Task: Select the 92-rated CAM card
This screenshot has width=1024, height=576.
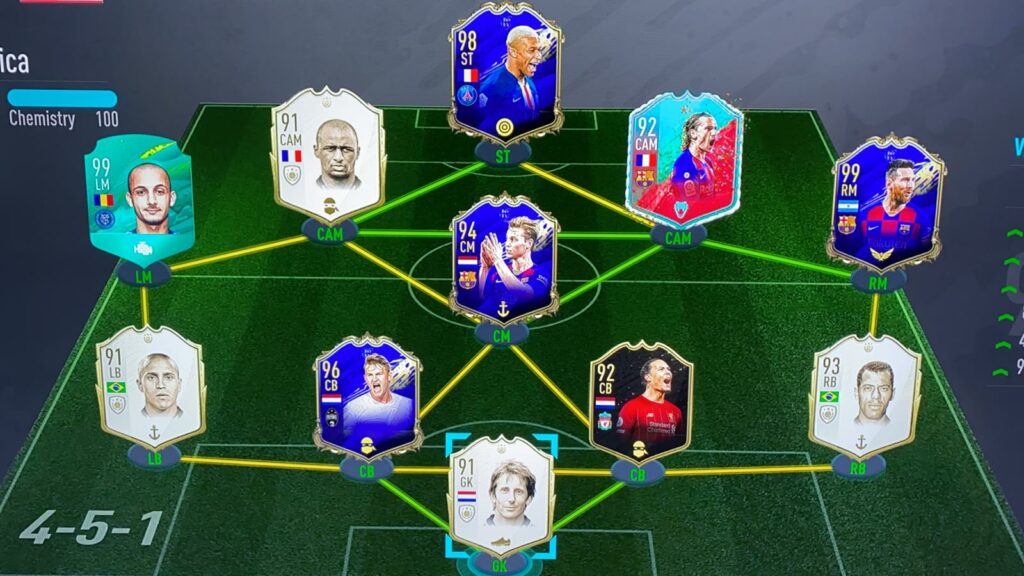Action: [684, 160]
